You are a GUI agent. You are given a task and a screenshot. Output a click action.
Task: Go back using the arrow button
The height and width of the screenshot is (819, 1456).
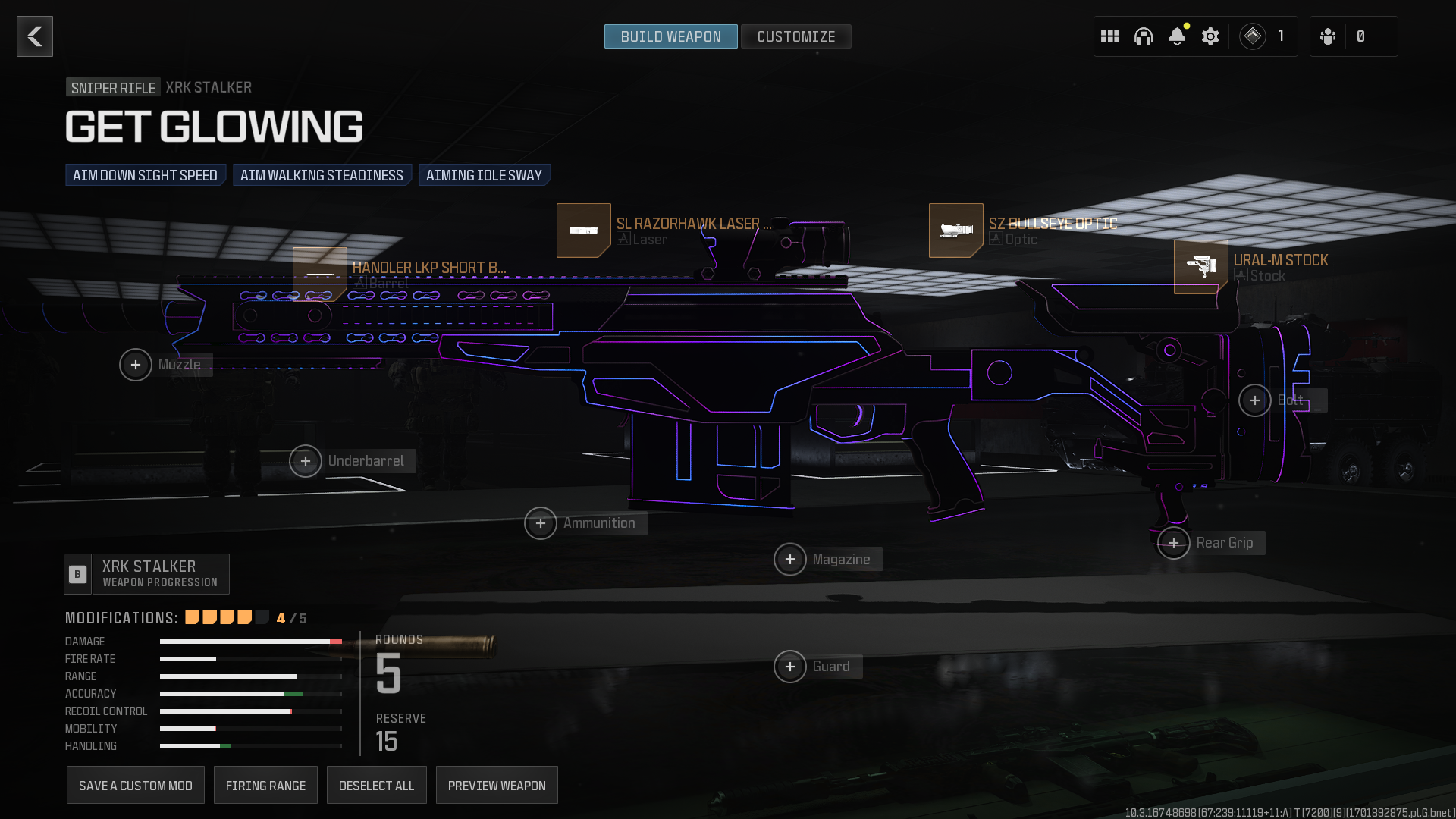pos(35,36)
